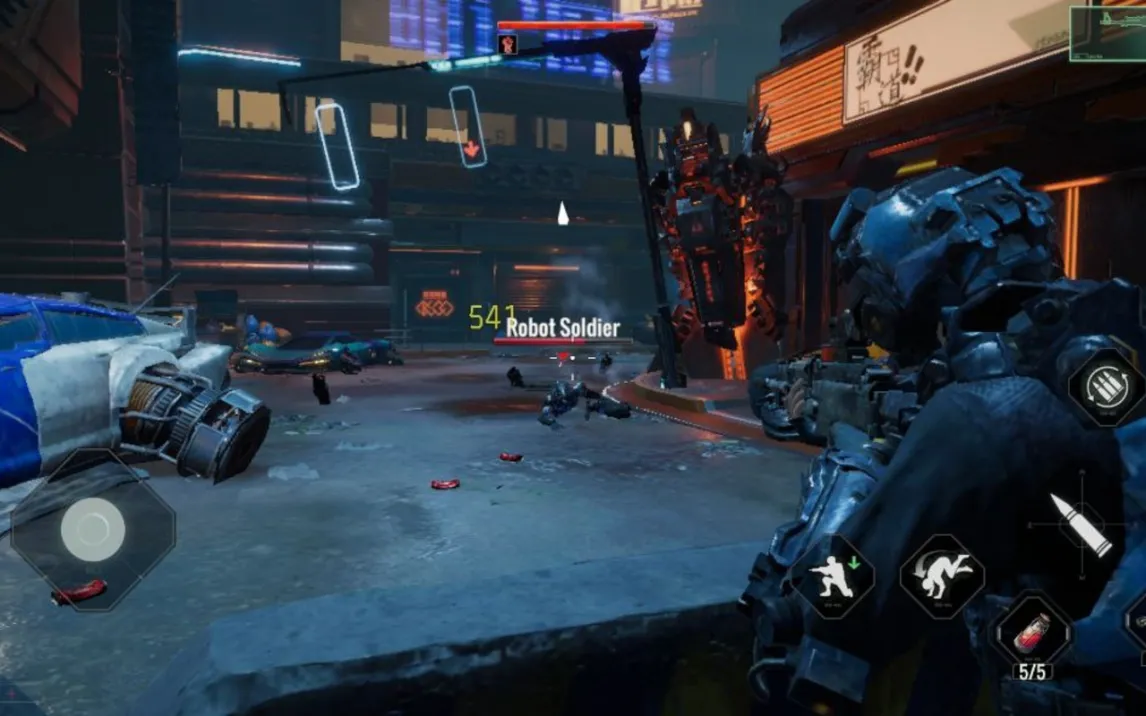1146x716 pixels.
Task: Fire the weapon with the bullet button
Action: [1080, 525]
